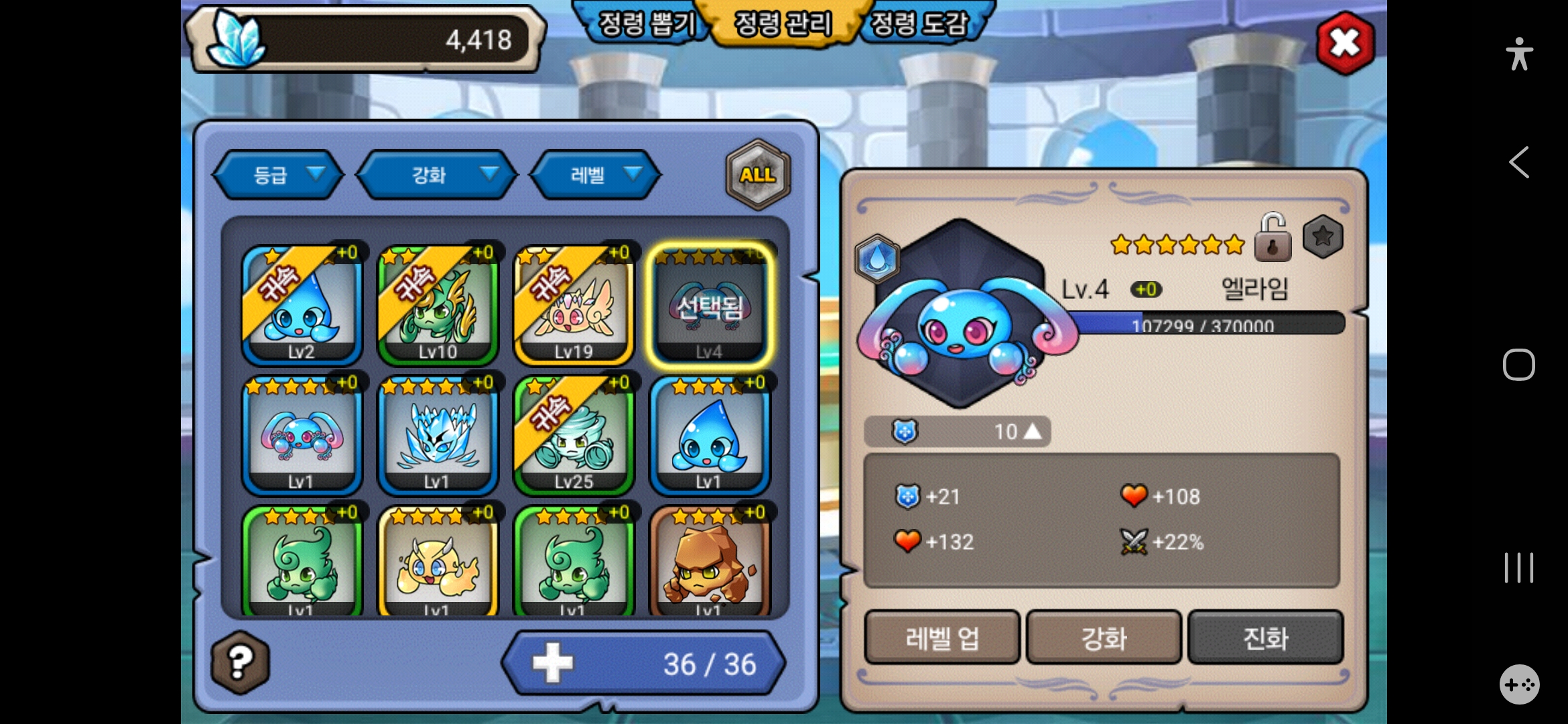Toggle the ALL filter hexagon
Image resolution: width=1568 pixels, height=724 pixels.
(x=758, y=175)
